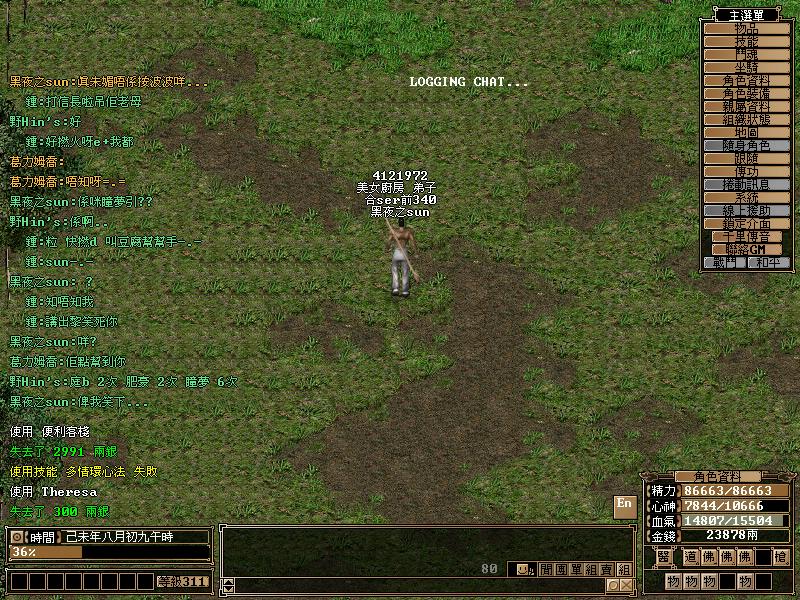Switch to 和平 (Peace) mode

coord(767,262)
